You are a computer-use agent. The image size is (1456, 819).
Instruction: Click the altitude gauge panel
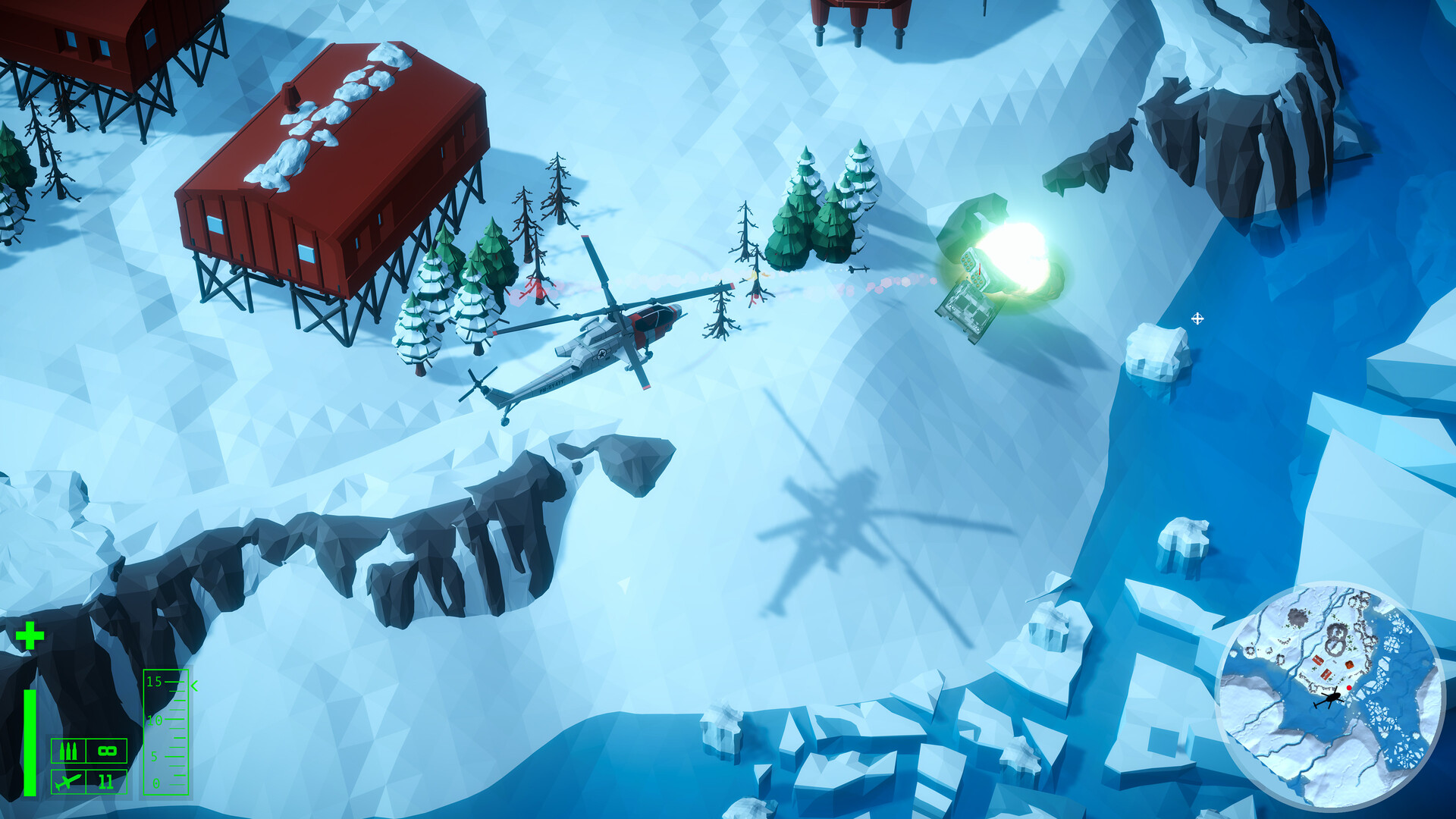tap(166, 733)
